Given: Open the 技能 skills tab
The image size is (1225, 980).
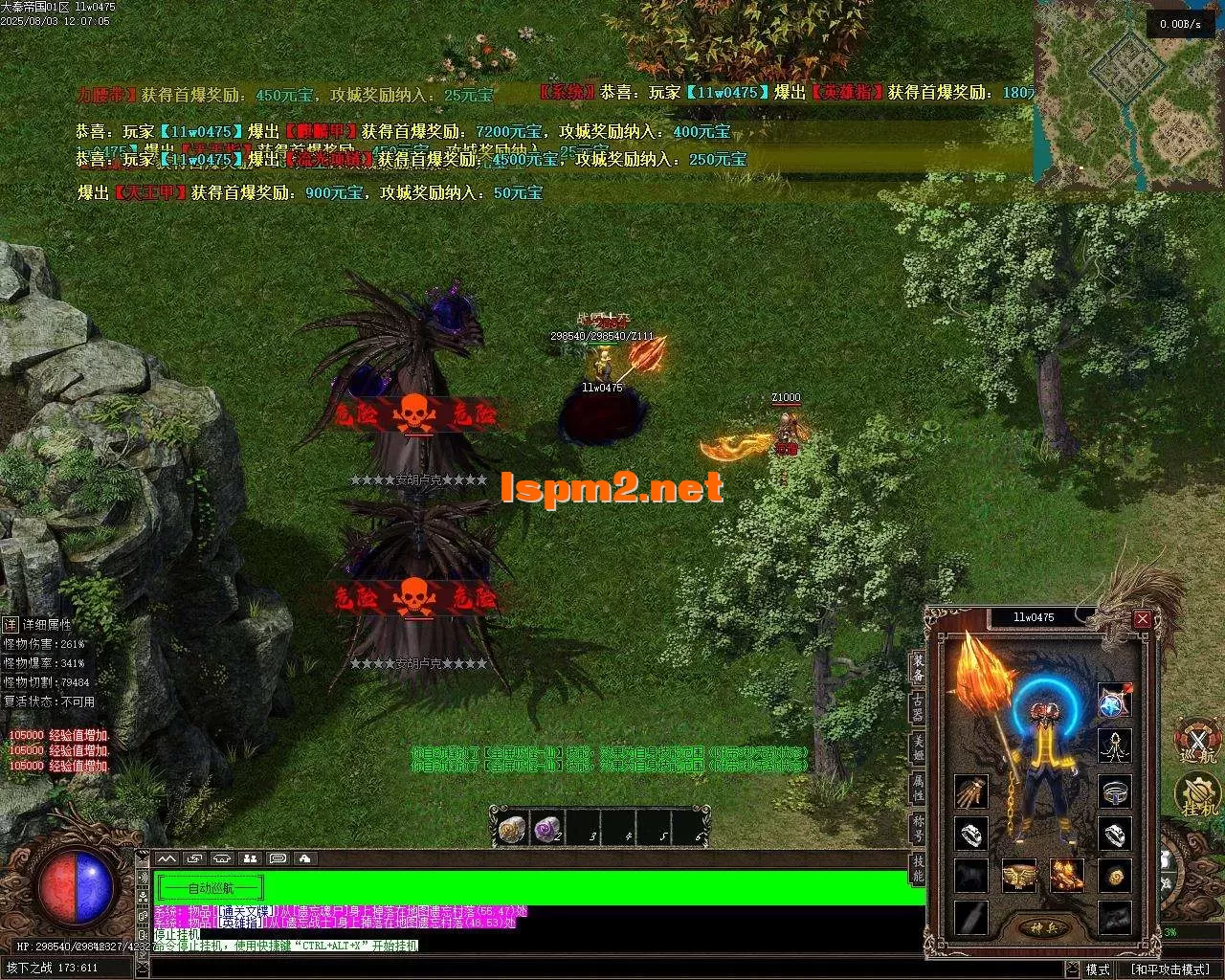Looking at the screenshot, I should 918,868.
